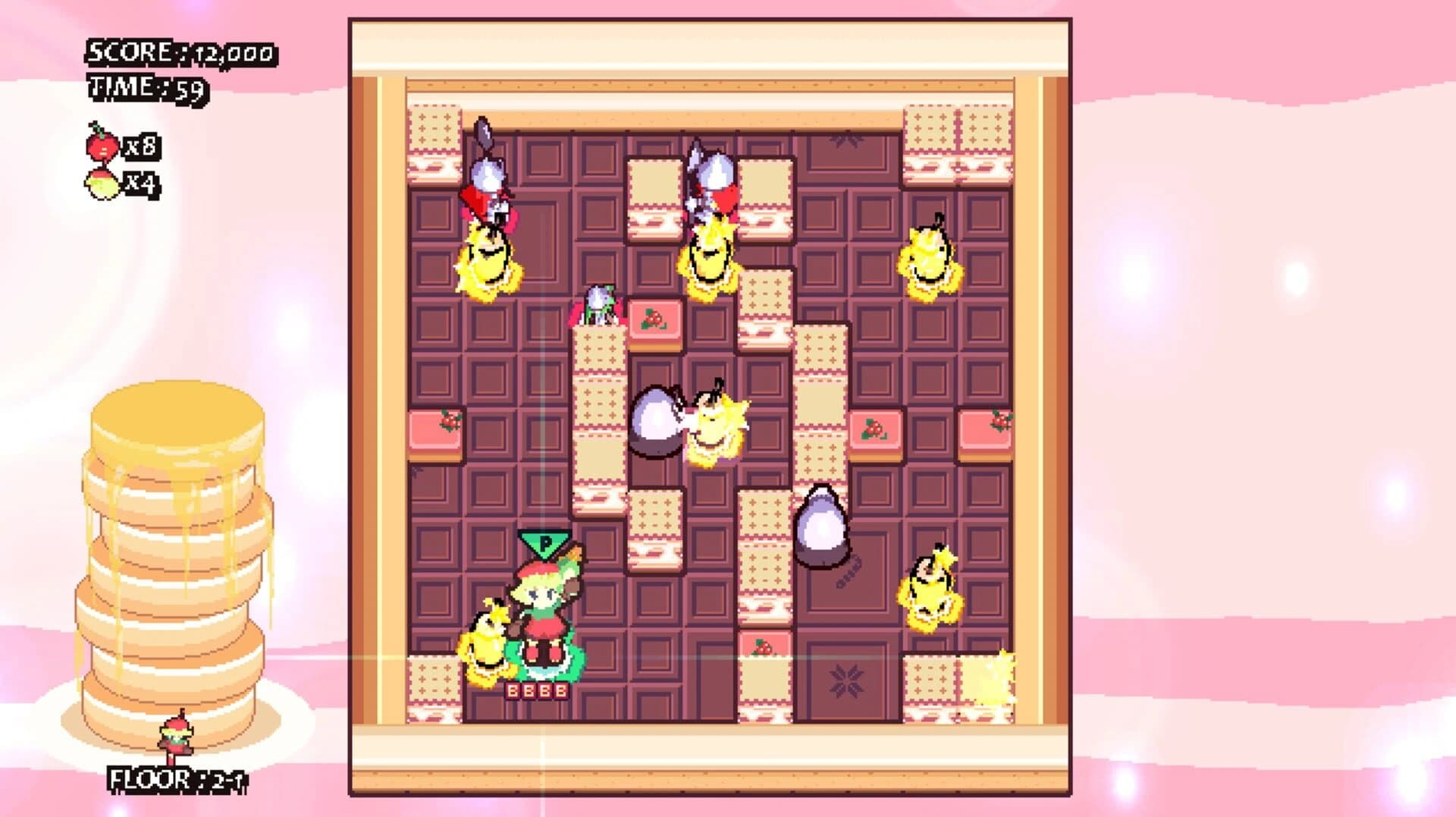
Task: Enable the glowing chick near the bottom right
Action: pyautogui.click(x=929, y=592)
